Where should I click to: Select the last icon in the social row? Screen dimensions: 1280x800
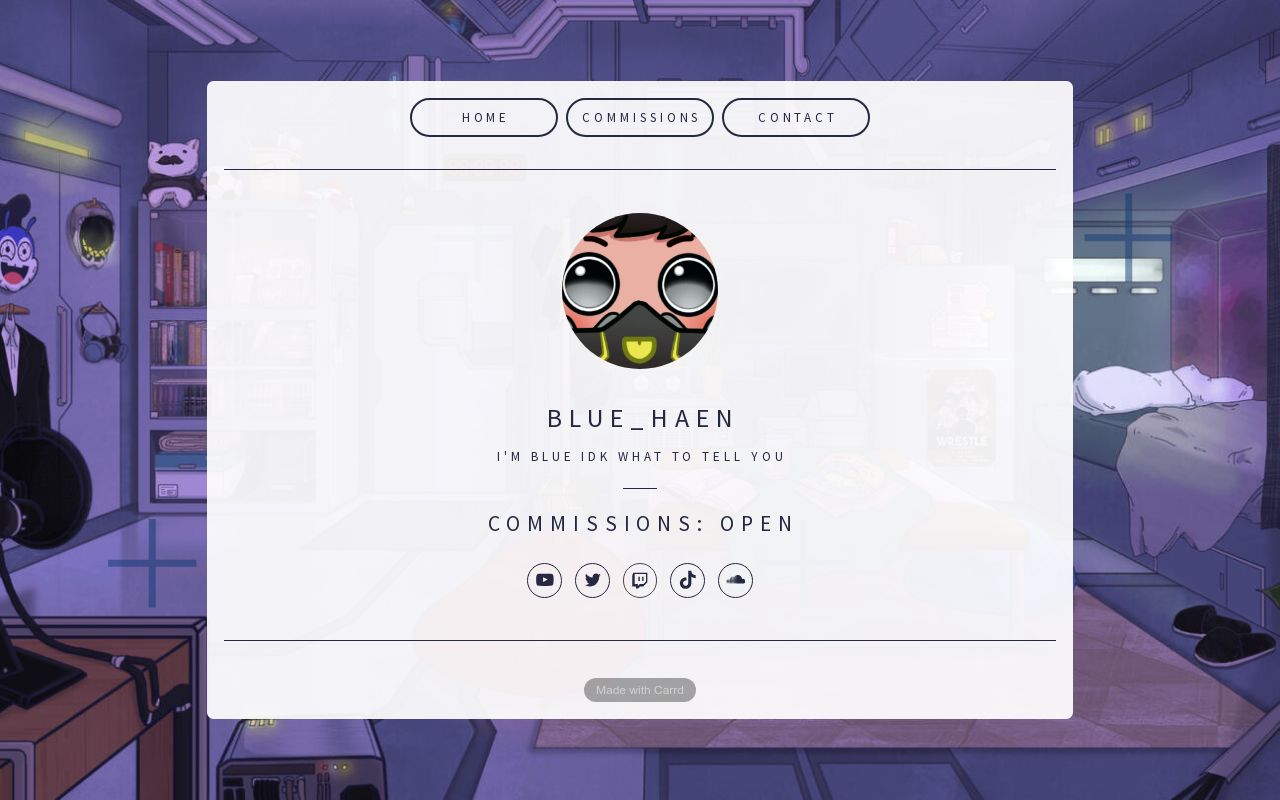735,580
